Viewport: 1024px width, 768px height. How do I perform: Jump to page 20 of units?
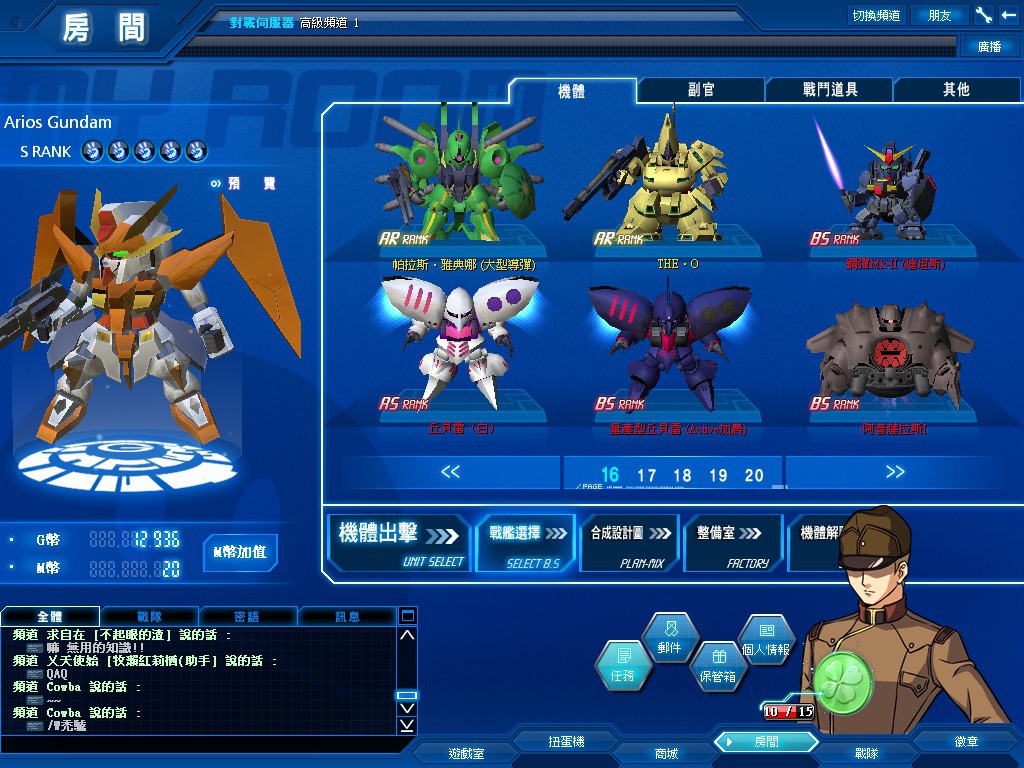pyautogui.click(x=754, y=476)
